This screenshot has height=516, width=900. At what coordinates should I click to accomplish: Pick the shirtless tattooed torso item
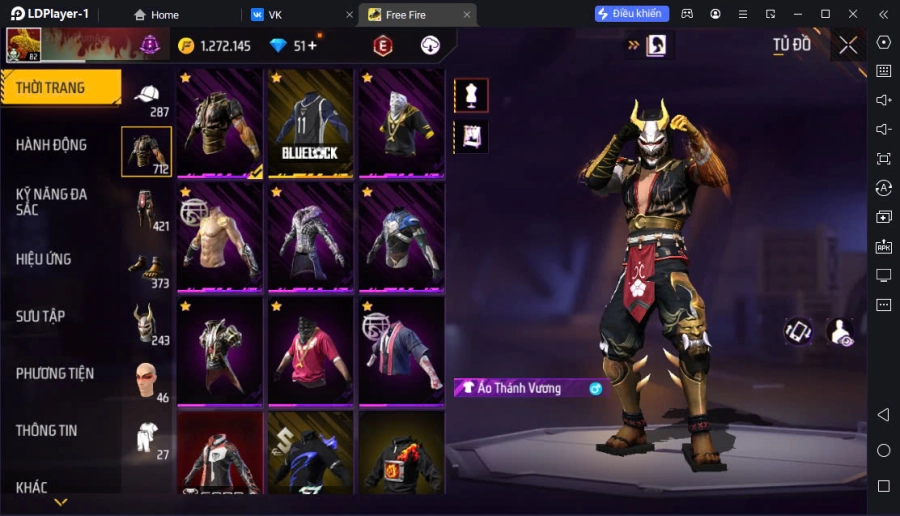pyautogui.click(x=220, y=236)
